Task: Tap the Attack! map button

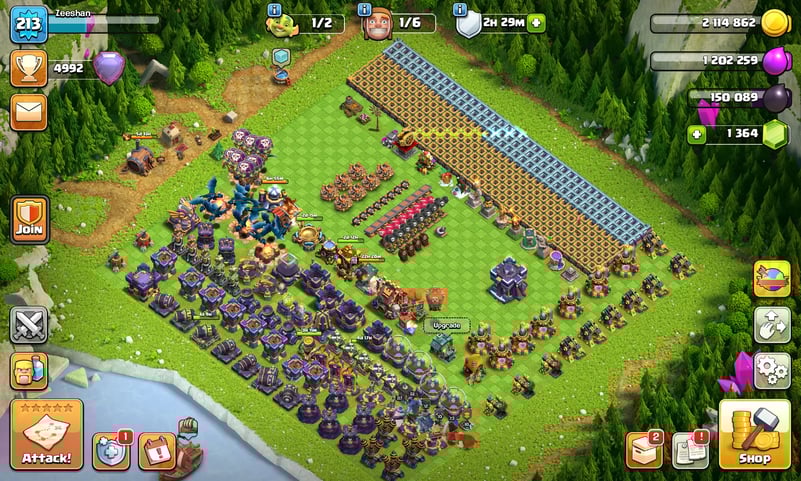Action: [46, 434]
